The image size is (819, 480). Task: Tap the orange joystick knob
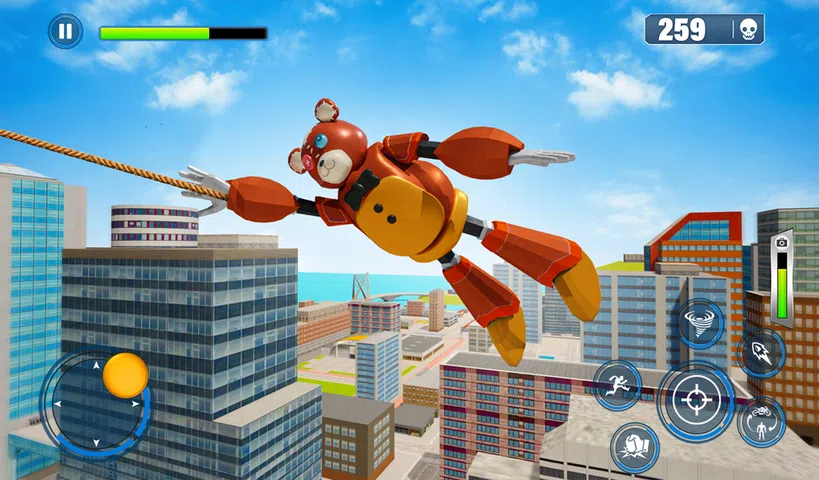coord(125,375)
